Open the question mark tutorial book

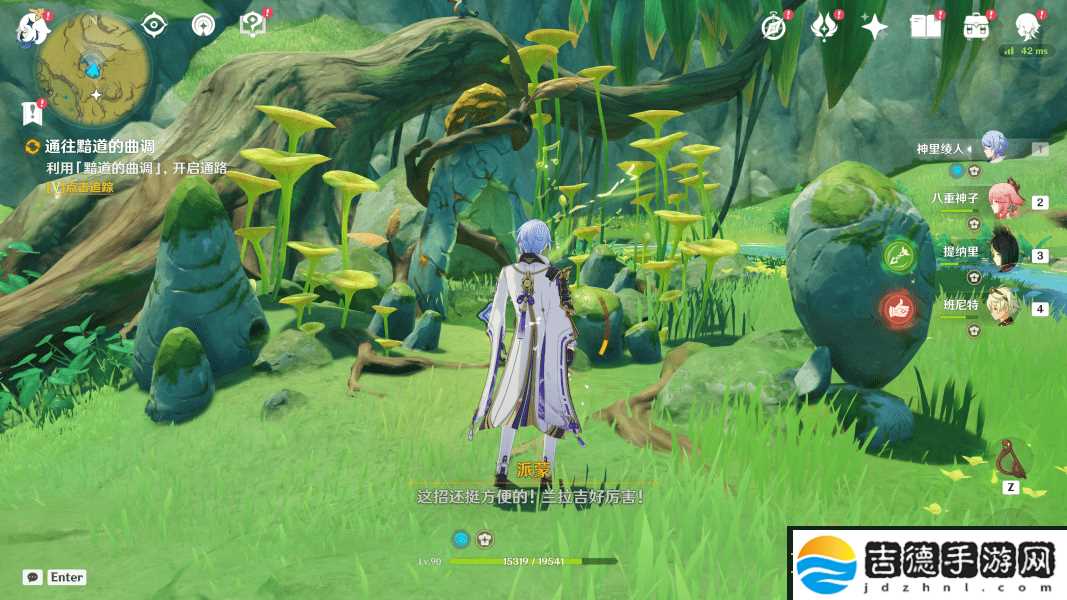pyautogui.click(x=253, y=25)
